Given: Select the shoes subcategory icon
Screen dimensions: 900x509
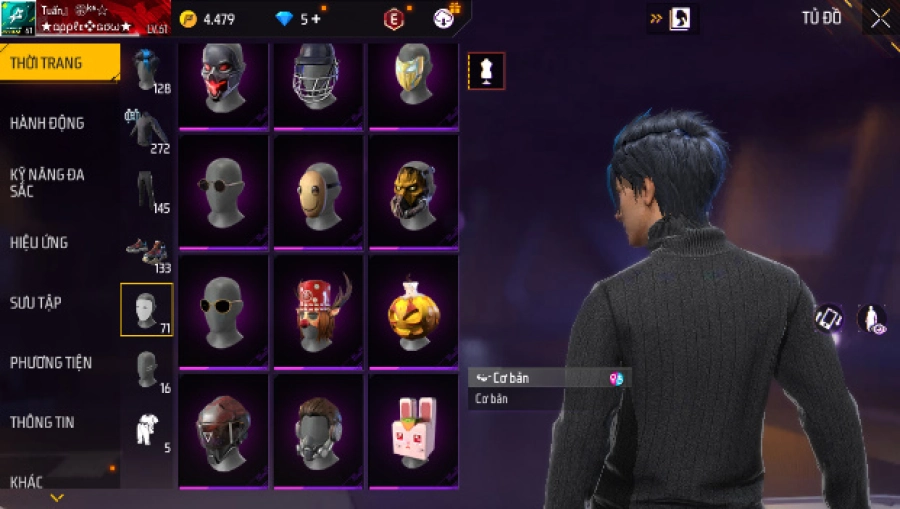Looking at the screenshot, I should (146, 252).
